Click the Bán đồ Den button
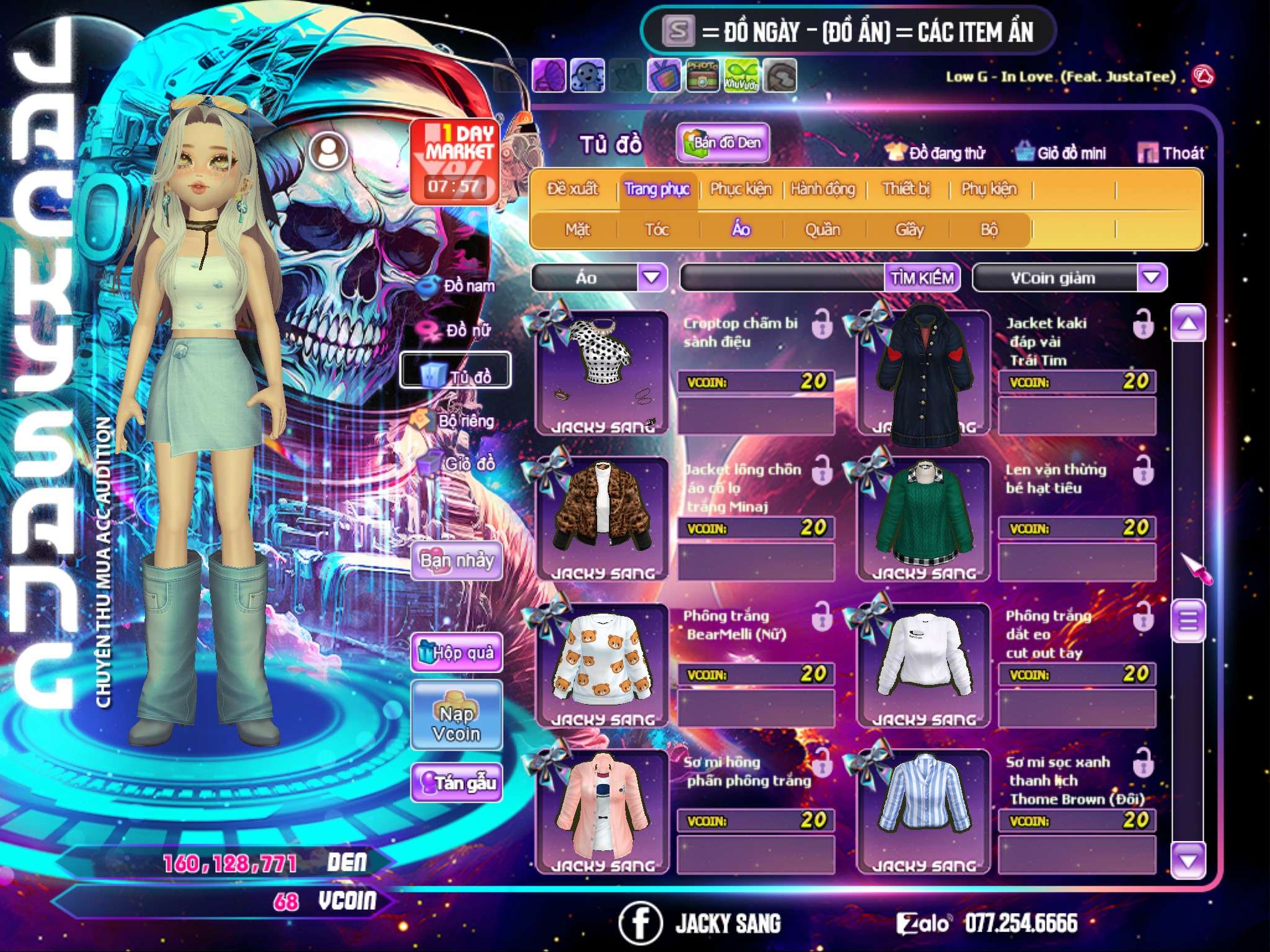Viewport: 1270px width, 952px height. click(x=722, y=143)
